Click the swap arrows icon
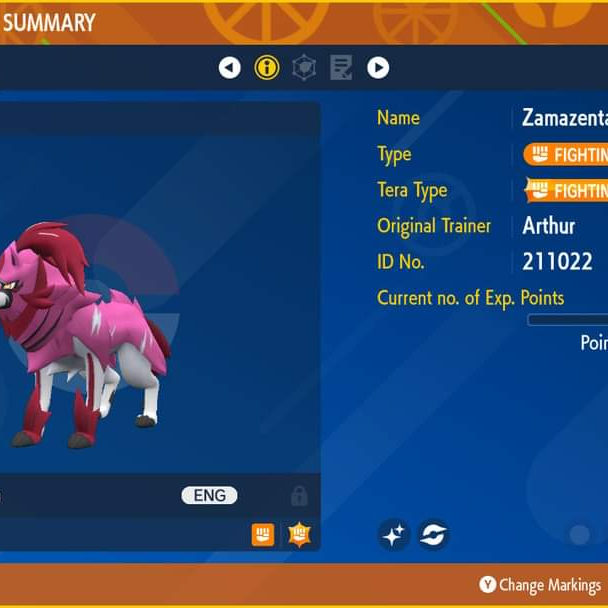608x608 pixels. (433, 535)
